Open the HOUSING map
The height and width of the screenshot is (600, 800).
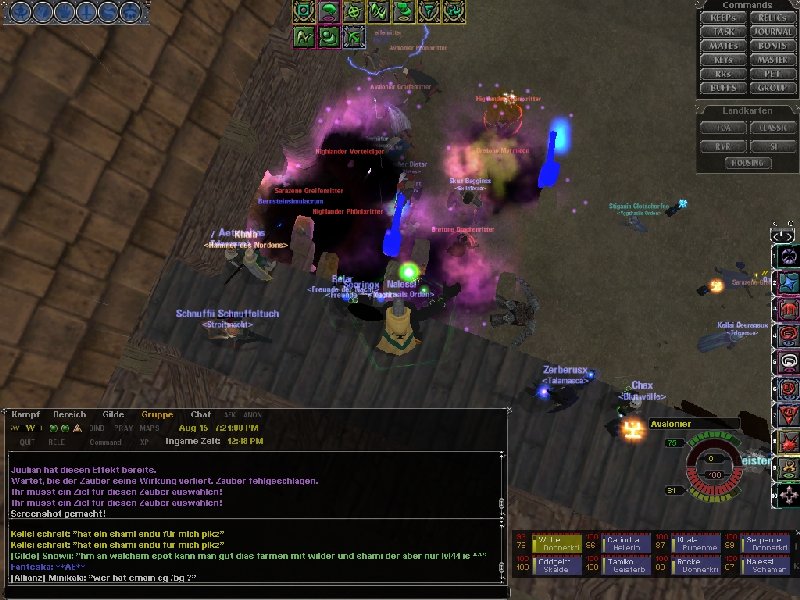tap(748, 160)
